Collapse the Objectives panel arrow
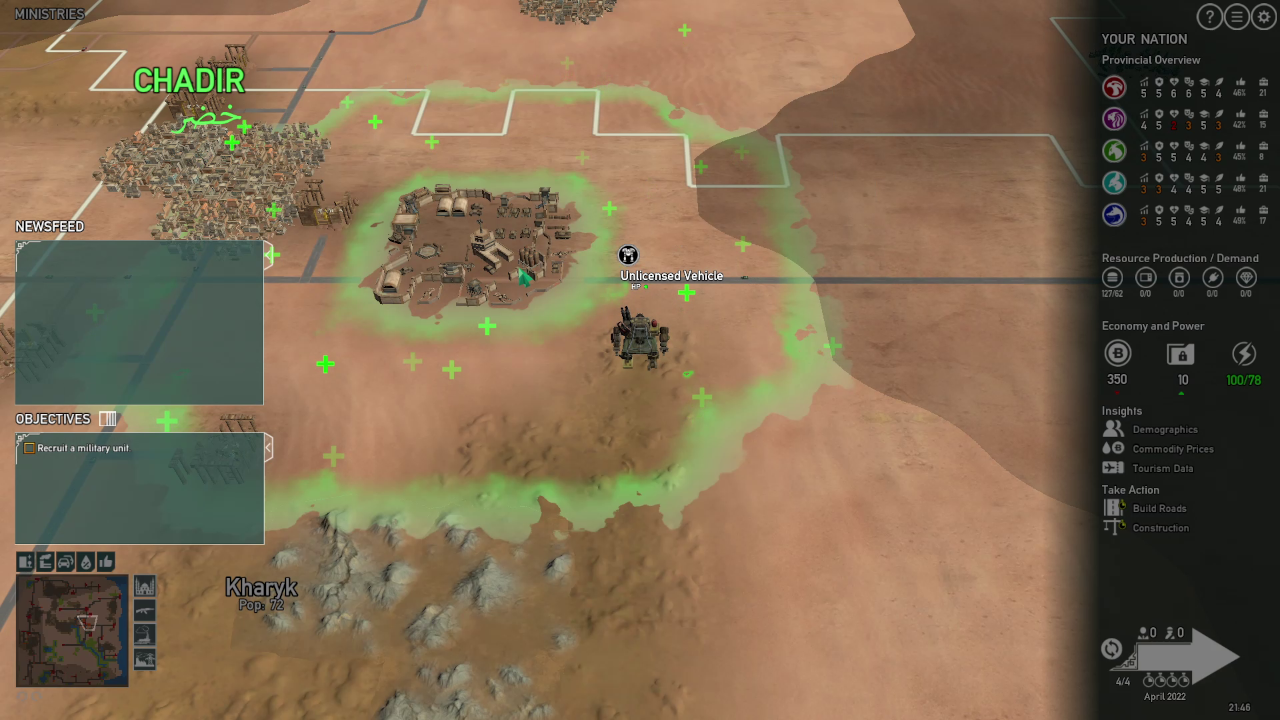1280x720 pixels. tap(268, 448)
